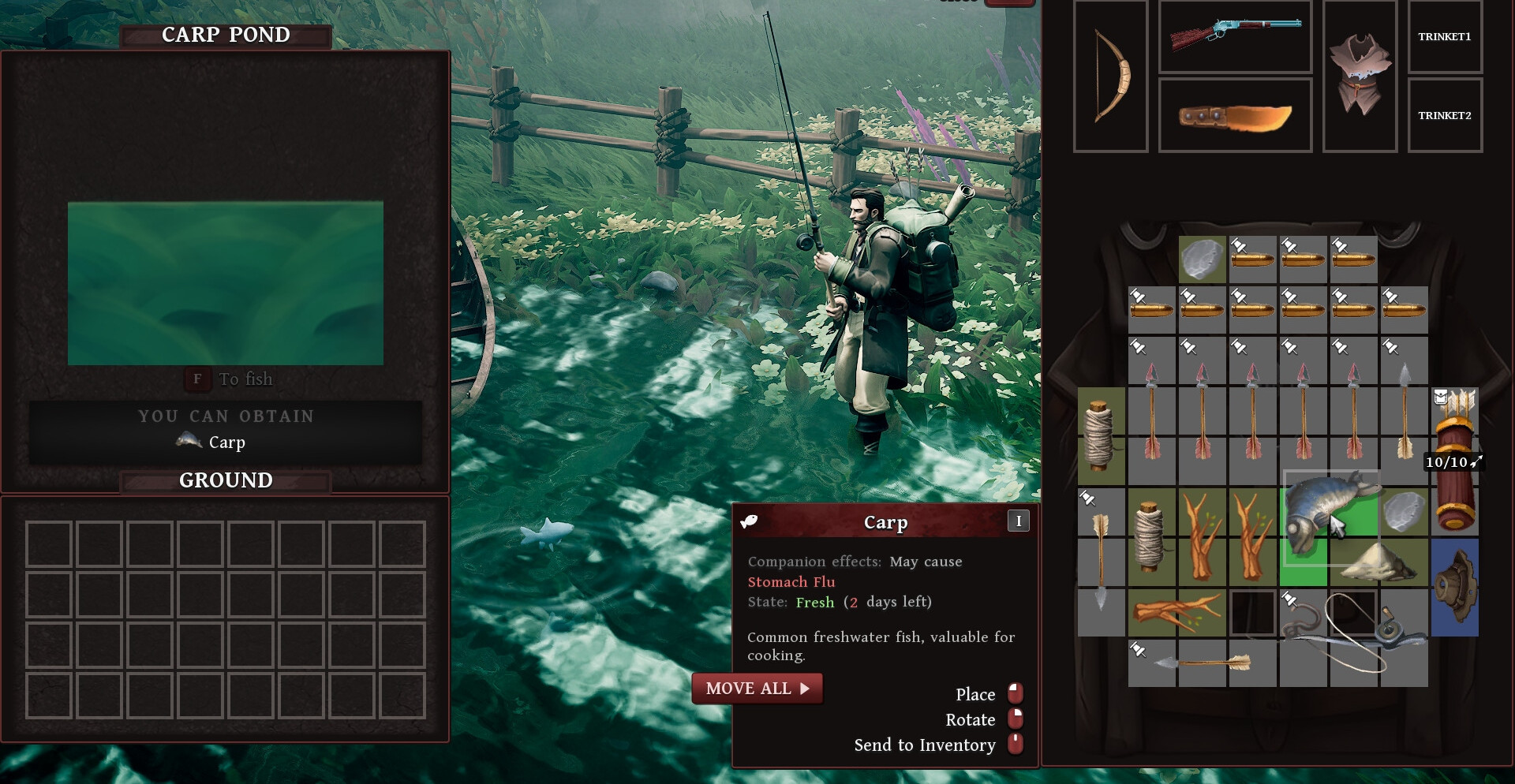Image resolution: width=1515 pixels, height=784 pixels.
Task: Select the lever-action rifle slot
Action: coord(1235,36)
